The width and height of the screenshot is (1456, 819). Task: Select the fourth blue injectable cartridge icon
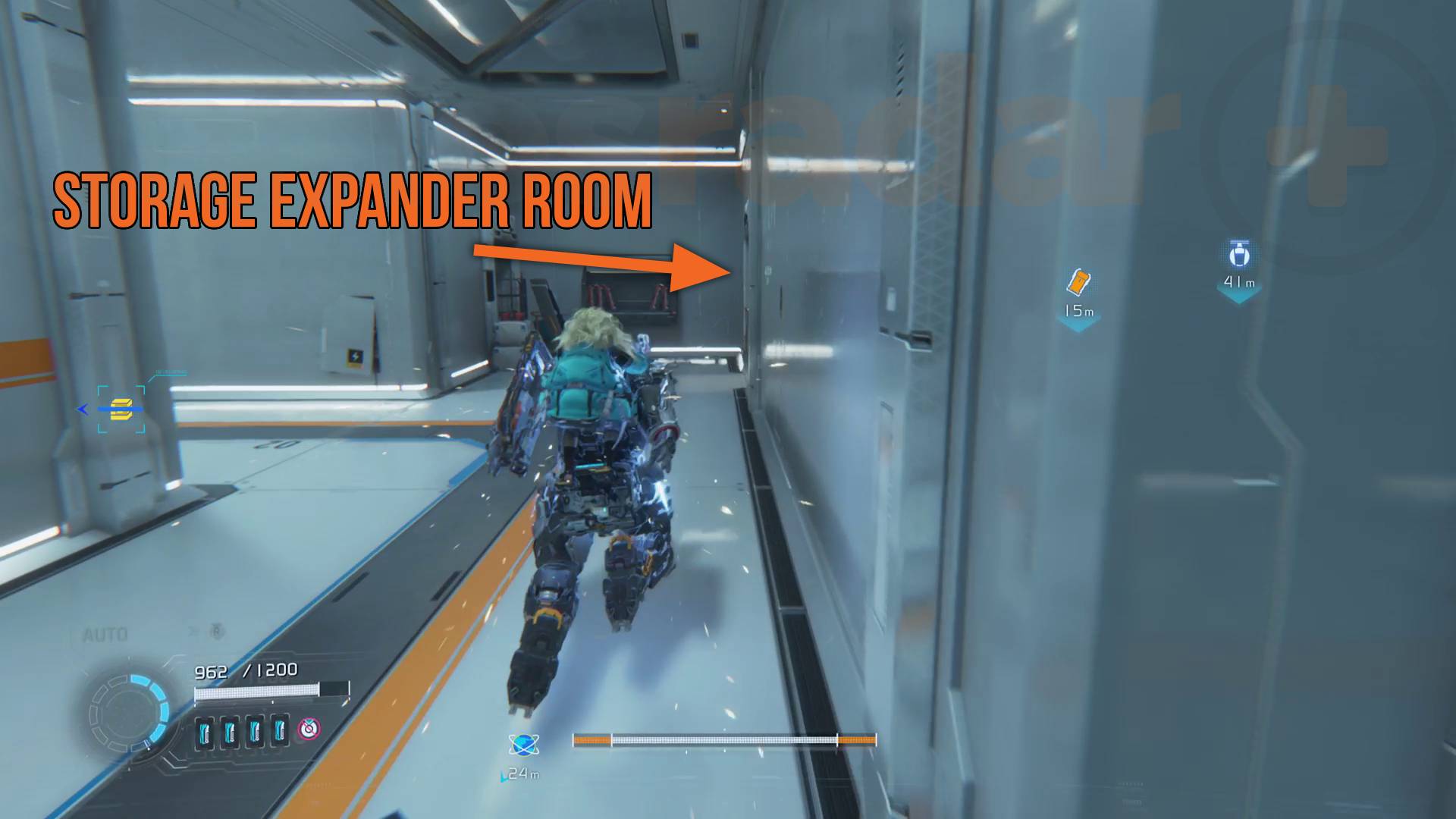point(279,731)
